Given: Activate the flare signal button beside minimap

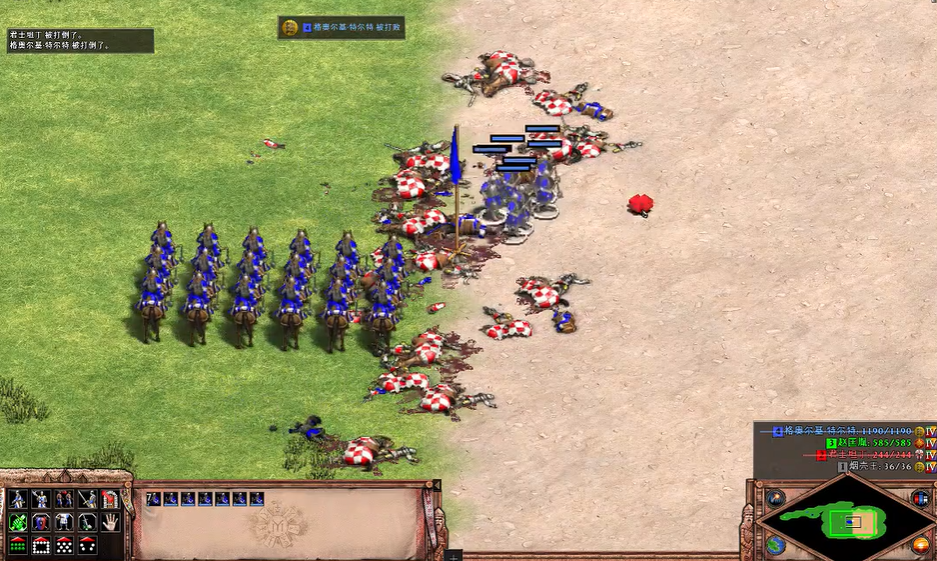Looking at the screenshot, I should (775, 498).
